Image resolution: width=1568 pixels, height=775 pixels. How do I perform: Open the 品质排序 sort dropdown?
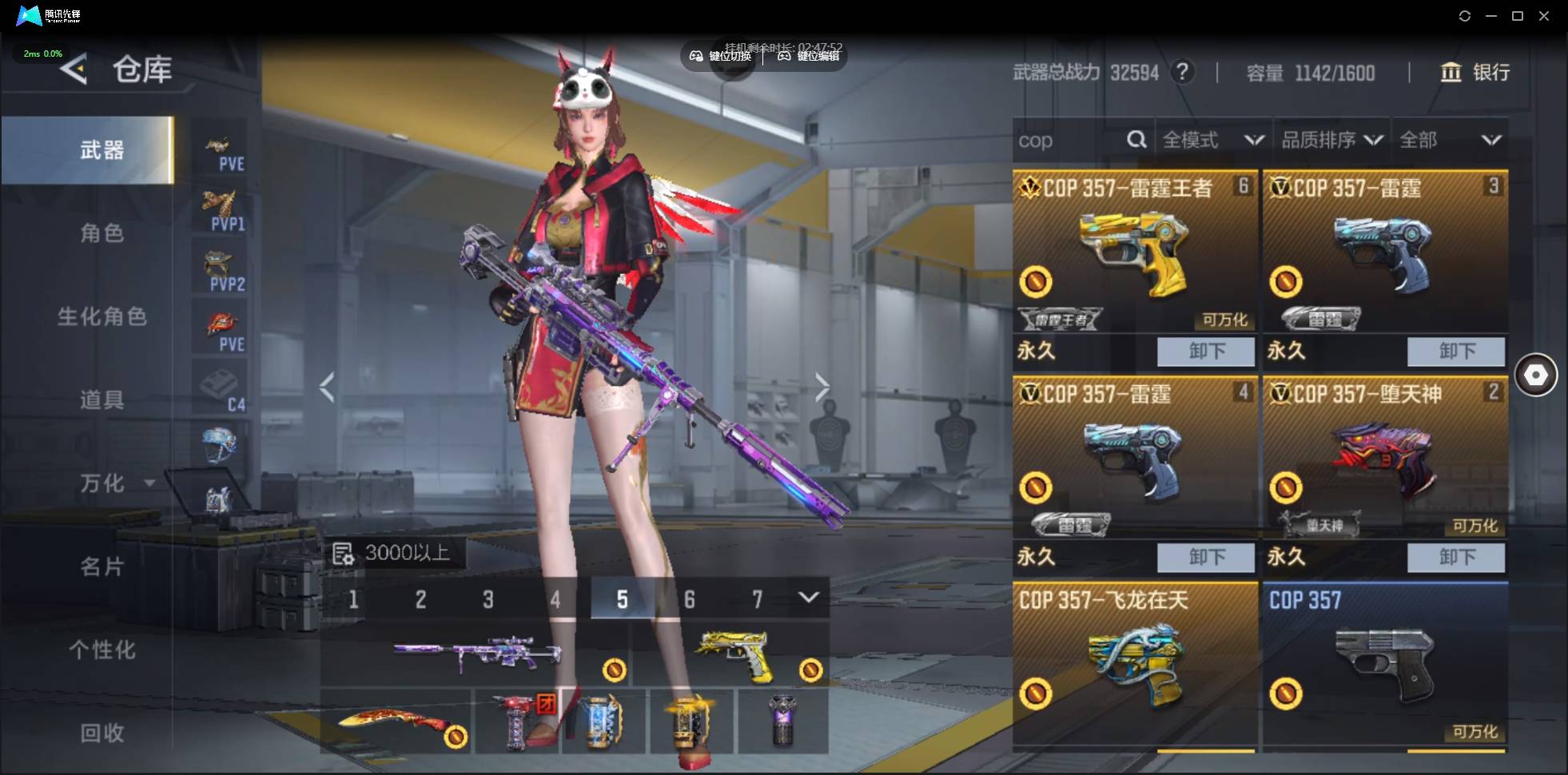pyautogui.click(x=1331, y=141)
